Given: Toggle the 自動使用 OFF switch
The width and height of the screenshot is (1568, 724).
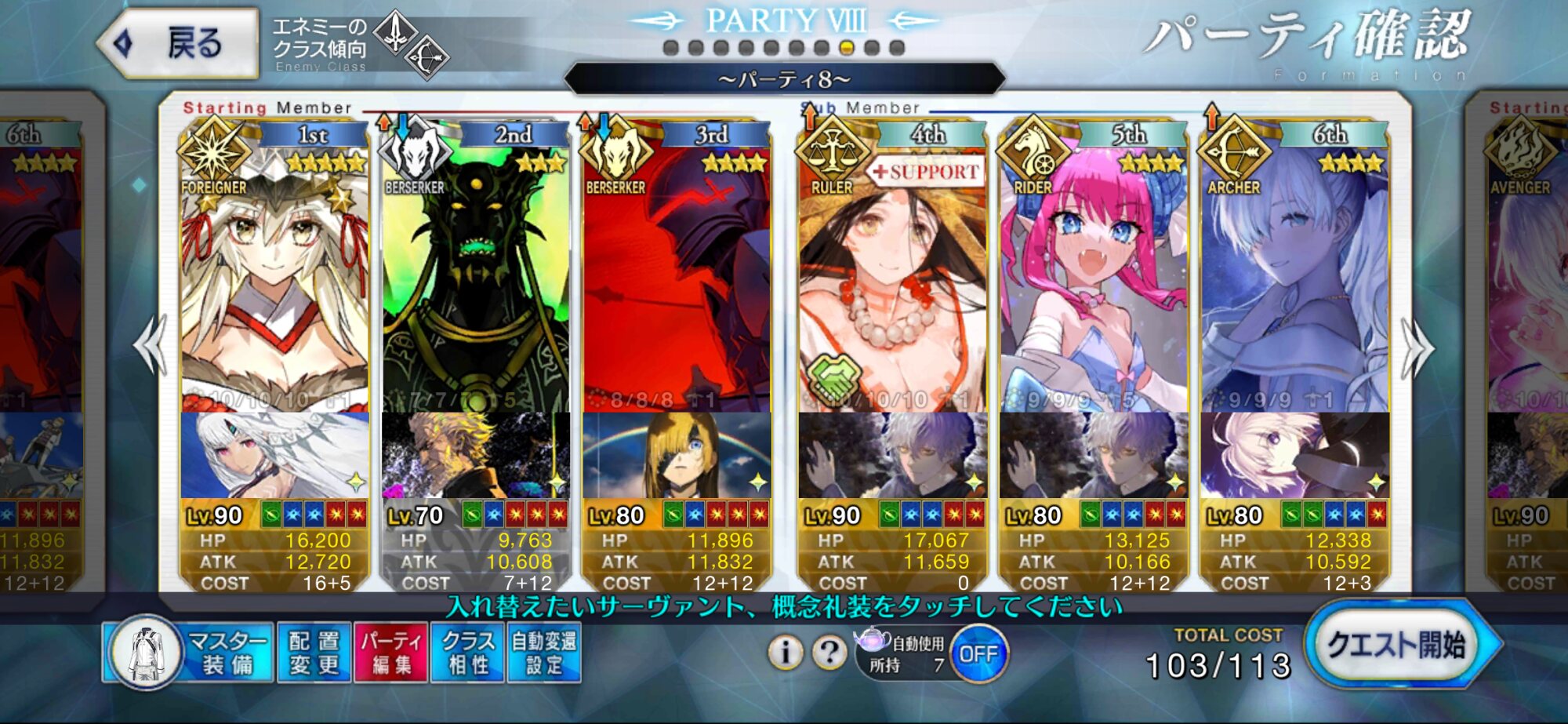Looking at the screenshot, I should click(x=978, y=653).
